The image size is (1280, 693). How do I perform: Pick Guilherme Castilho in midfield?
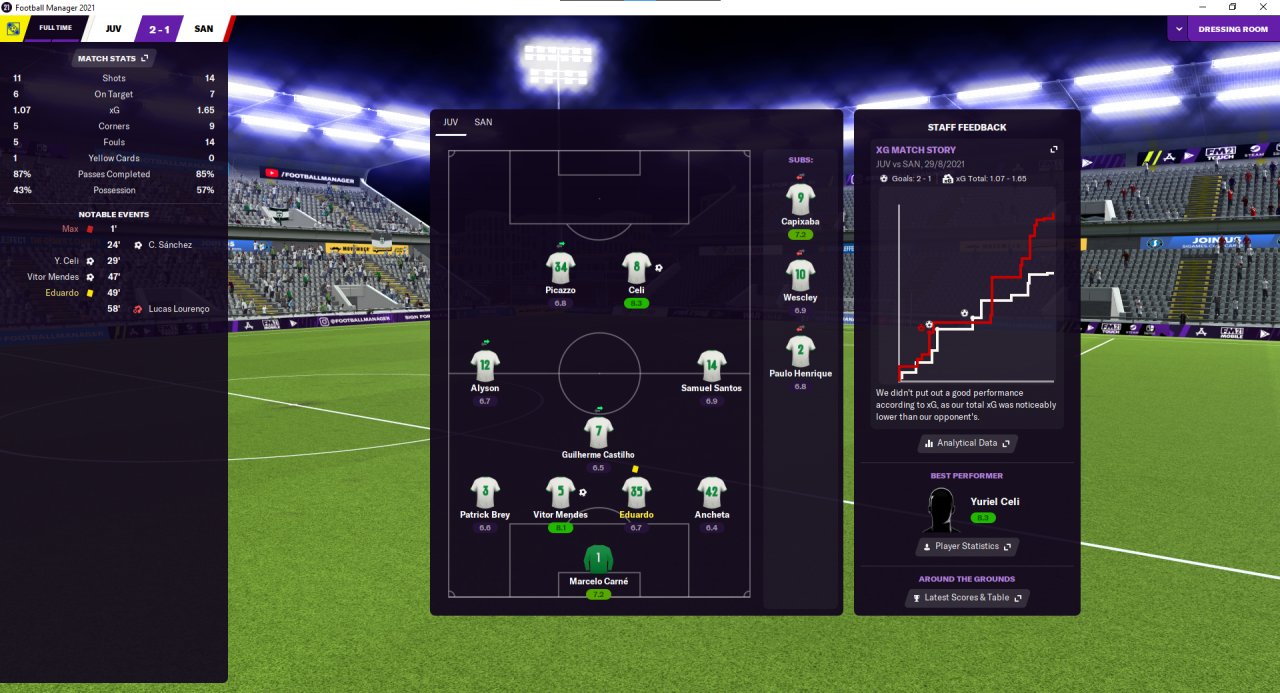click(x=598, y=433)
